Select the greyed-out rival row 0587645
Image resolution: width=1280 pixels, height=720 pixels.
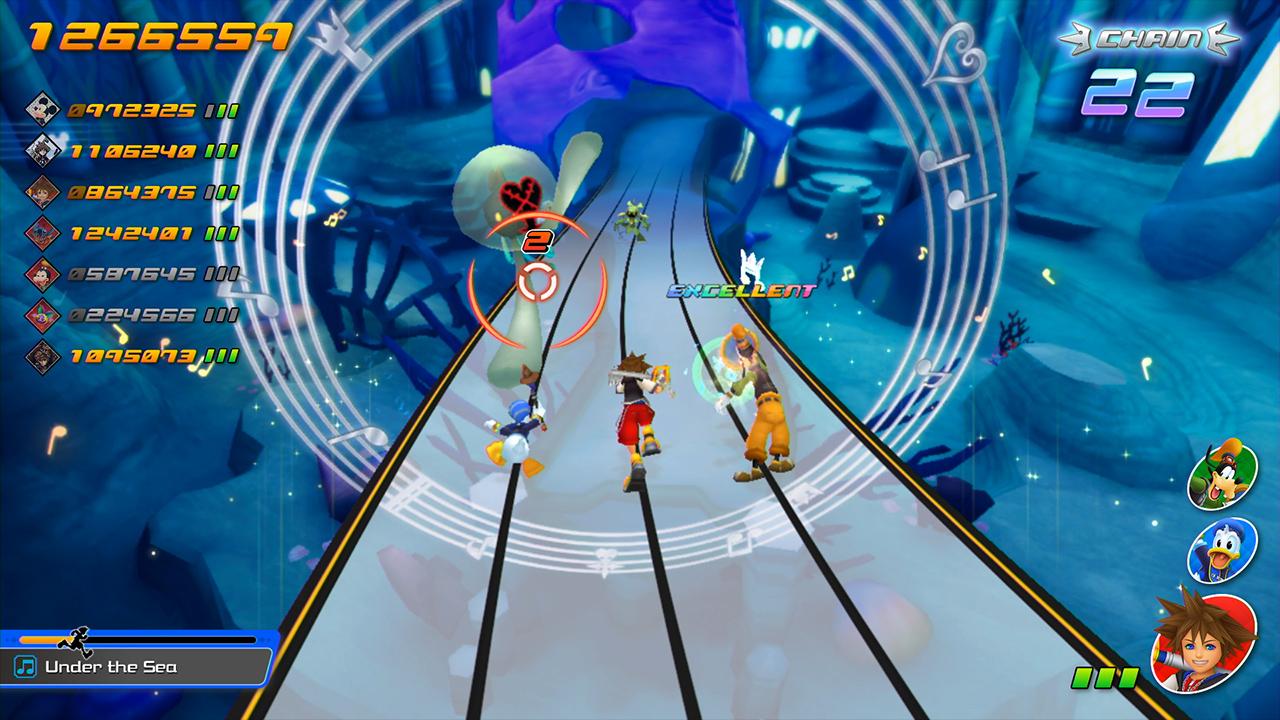point(130,274)
